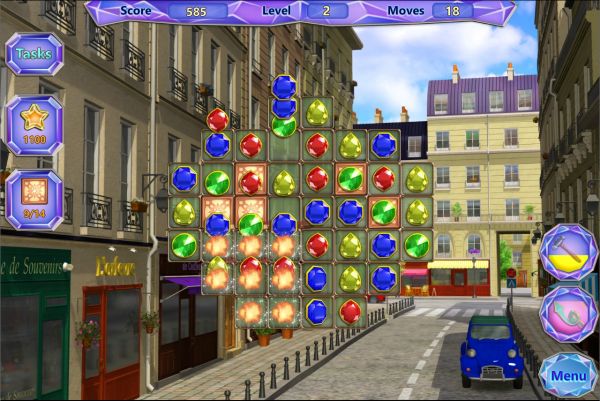Open the Tasks panel
The height and width of the screenshot is (401, 600).
click(x=35, y=54)
